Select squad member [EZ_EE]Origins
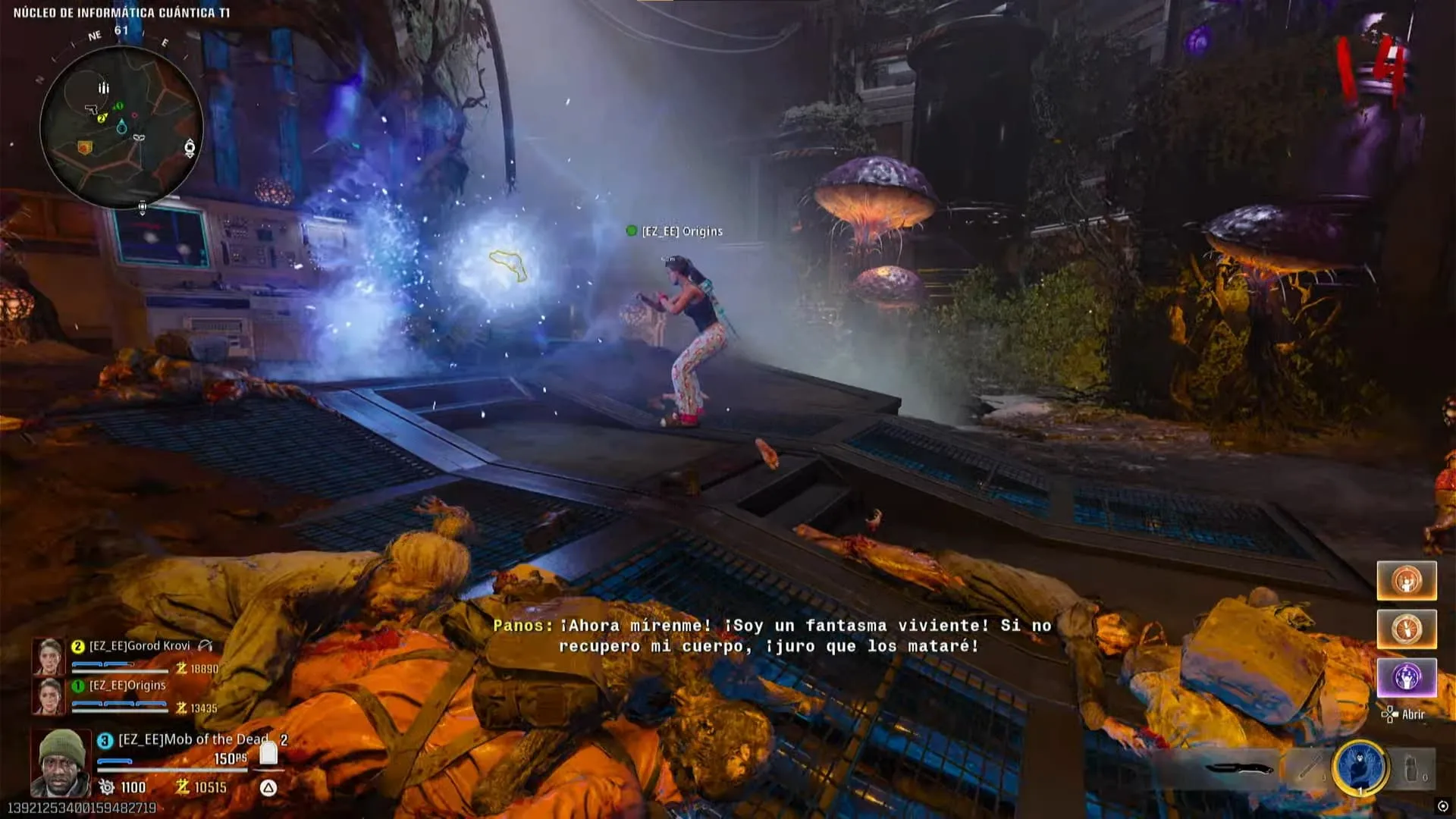 (127, 686)
